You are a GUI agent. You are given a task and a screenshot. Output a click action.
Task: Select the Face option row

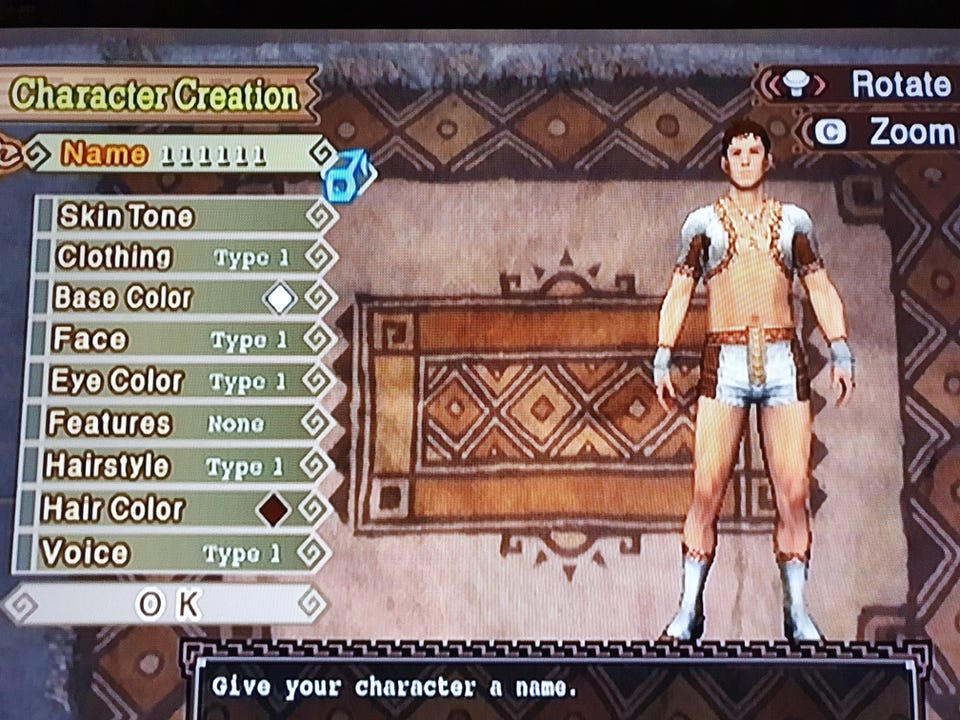[180, 340]
